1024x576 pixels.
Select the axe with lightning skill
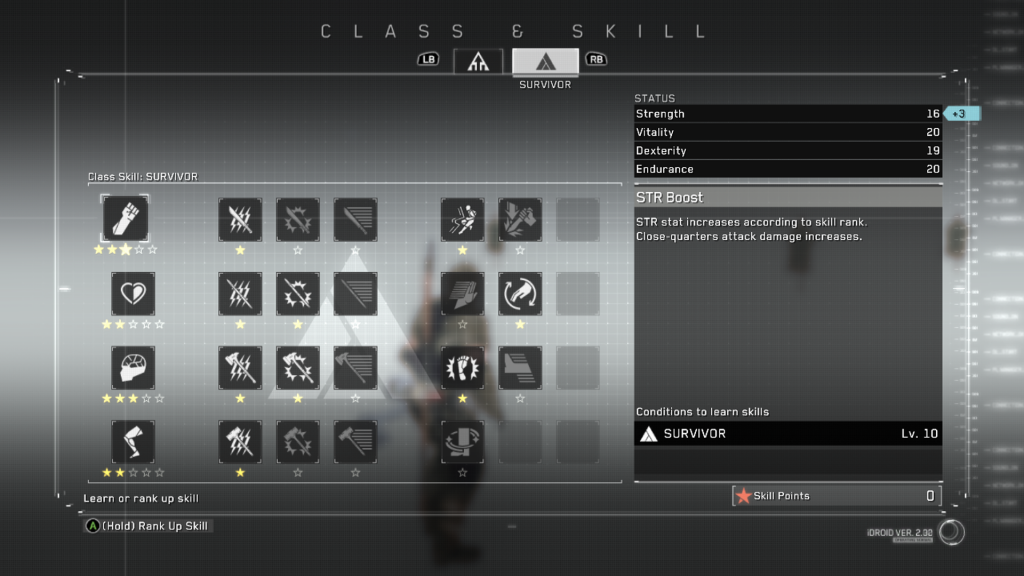click(x=240, y=368)
